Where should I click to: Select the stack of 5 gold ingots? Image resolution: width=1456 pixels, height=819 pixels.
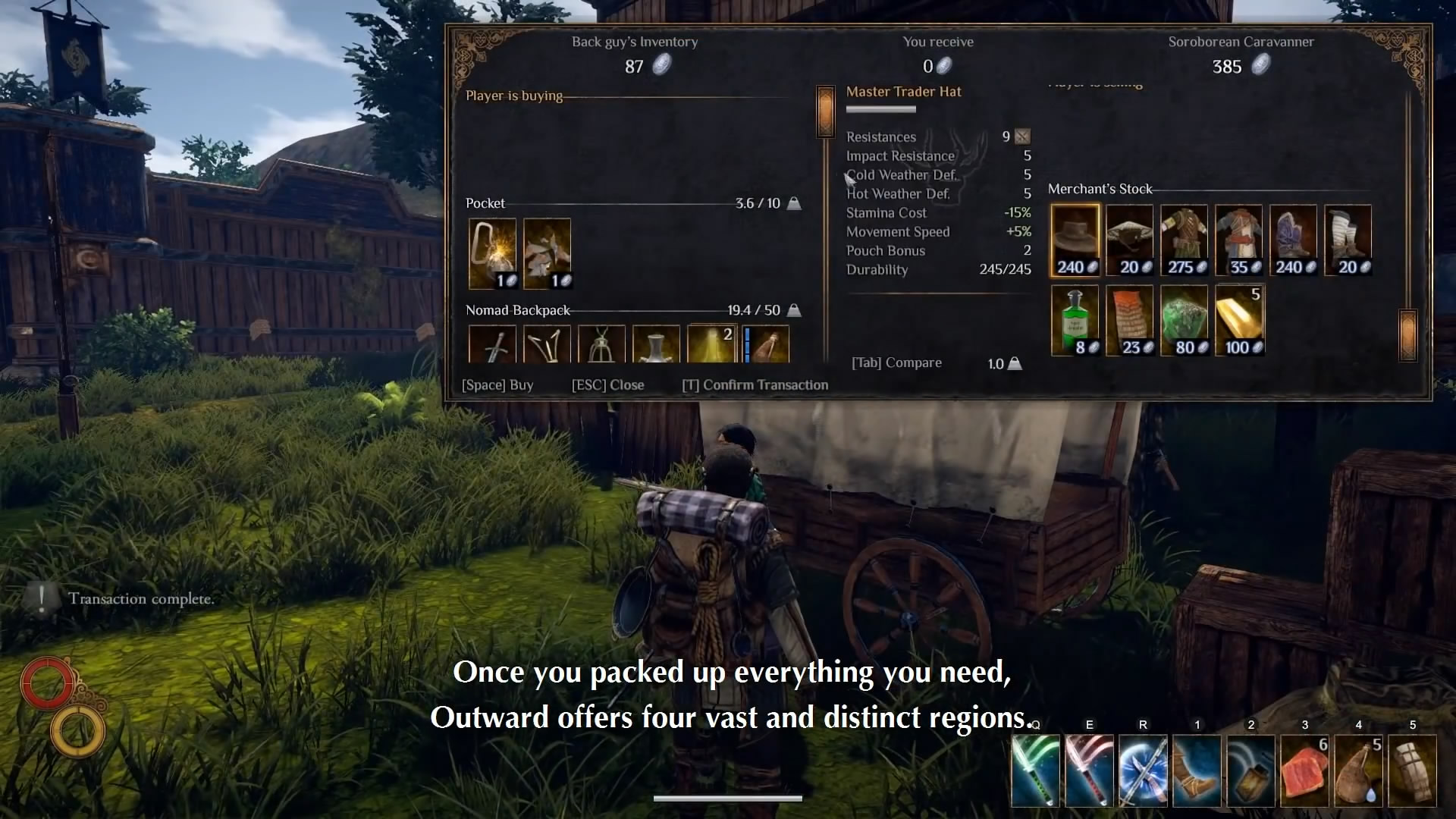click(x=1239, y=318)
